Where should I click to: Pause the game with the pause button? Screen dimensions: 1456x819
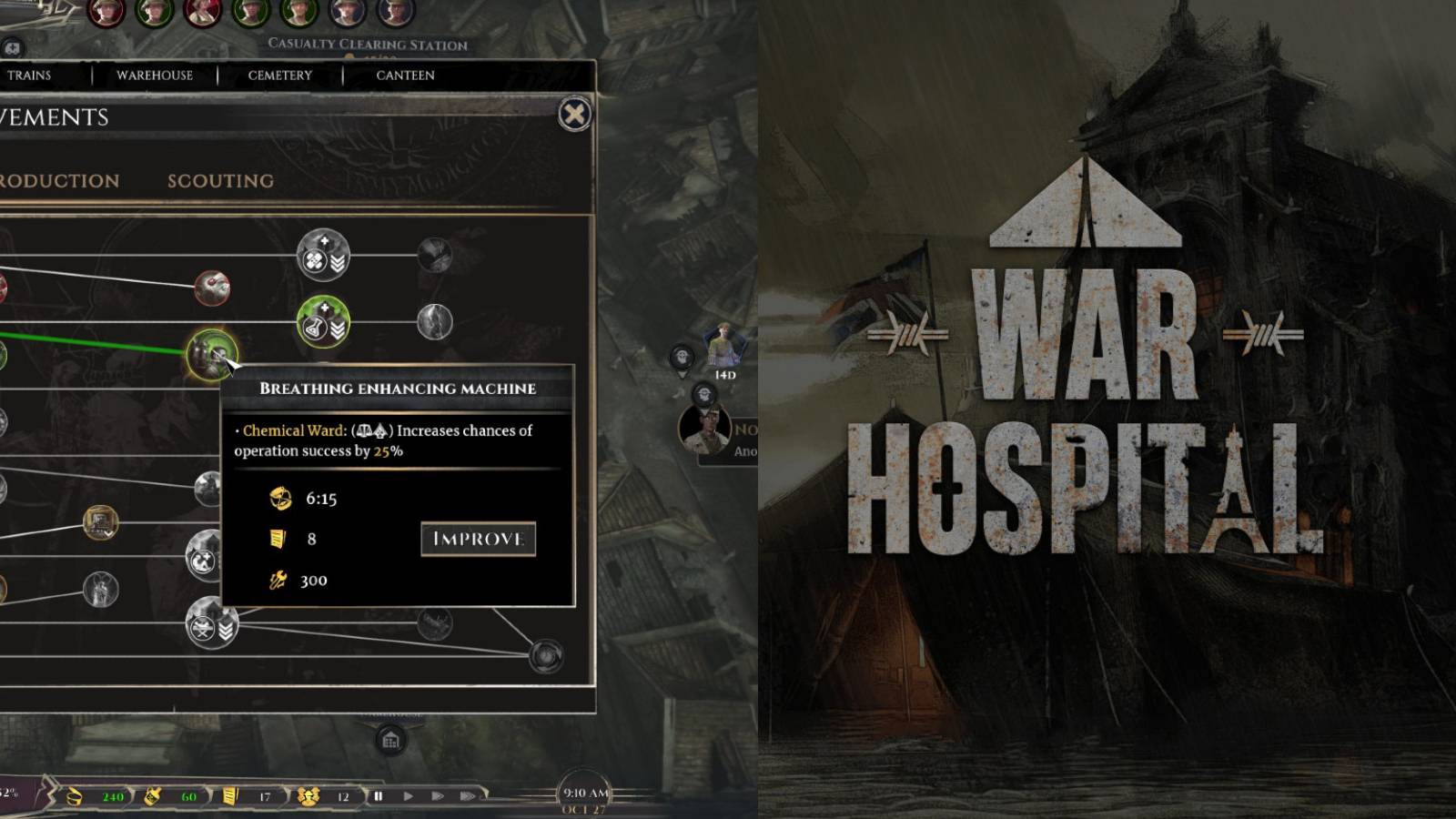pos(379,795)
